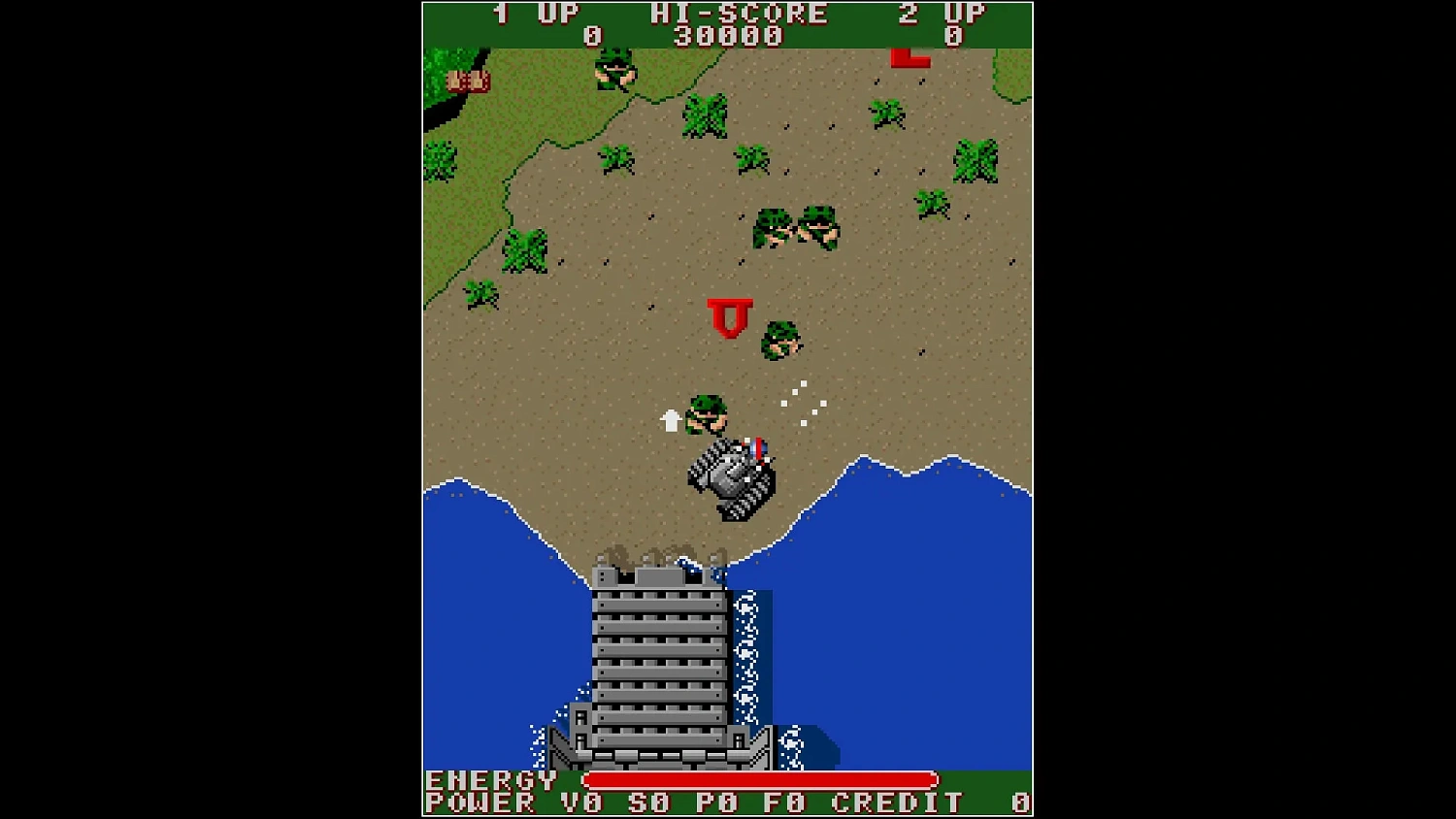Select the enemy soldier nearest the tank
Screen dimensions: 1456x819
(x=708, y=412)
